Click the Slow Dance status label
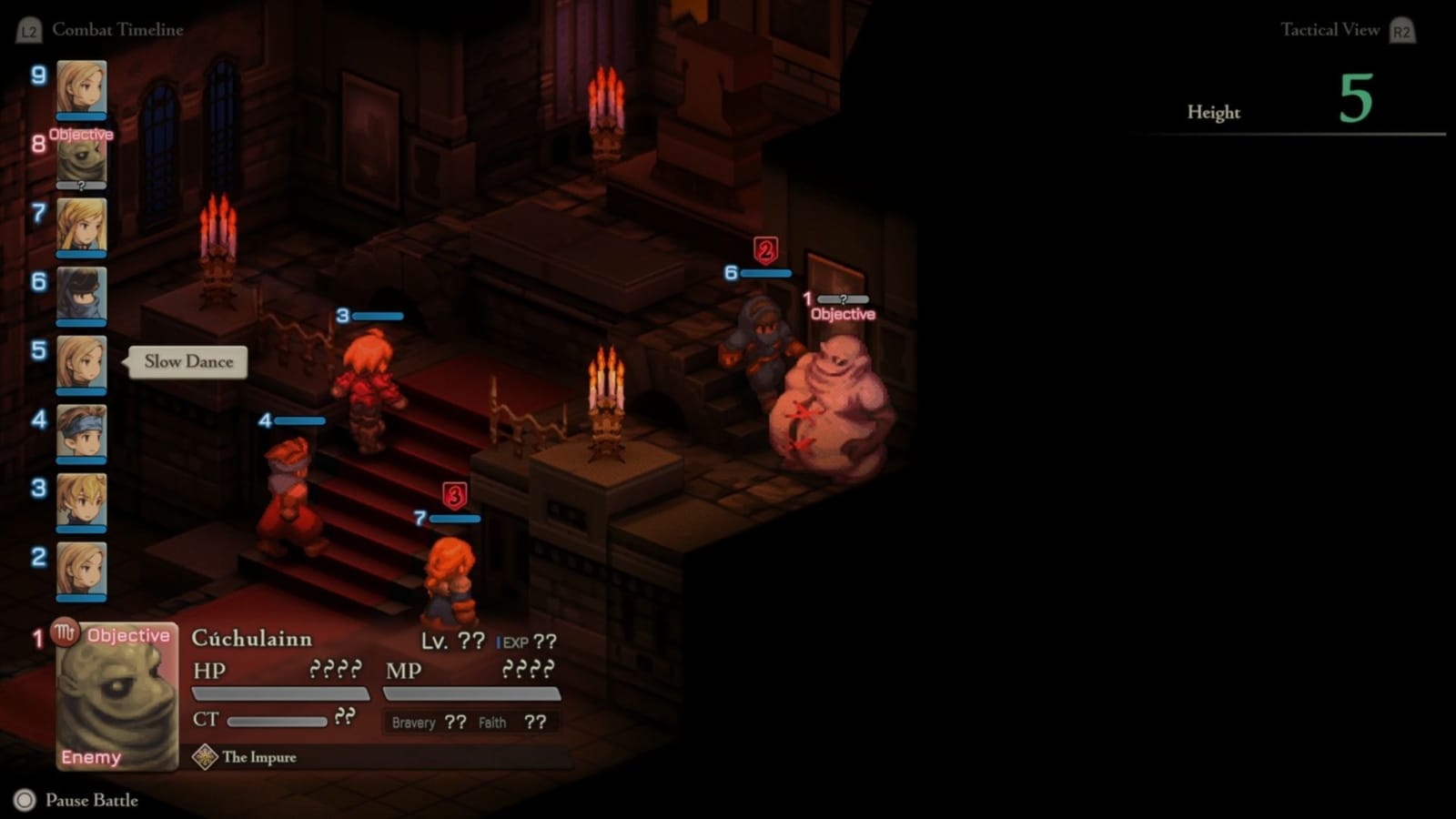The image size is (1456, 819). [187, 361]
